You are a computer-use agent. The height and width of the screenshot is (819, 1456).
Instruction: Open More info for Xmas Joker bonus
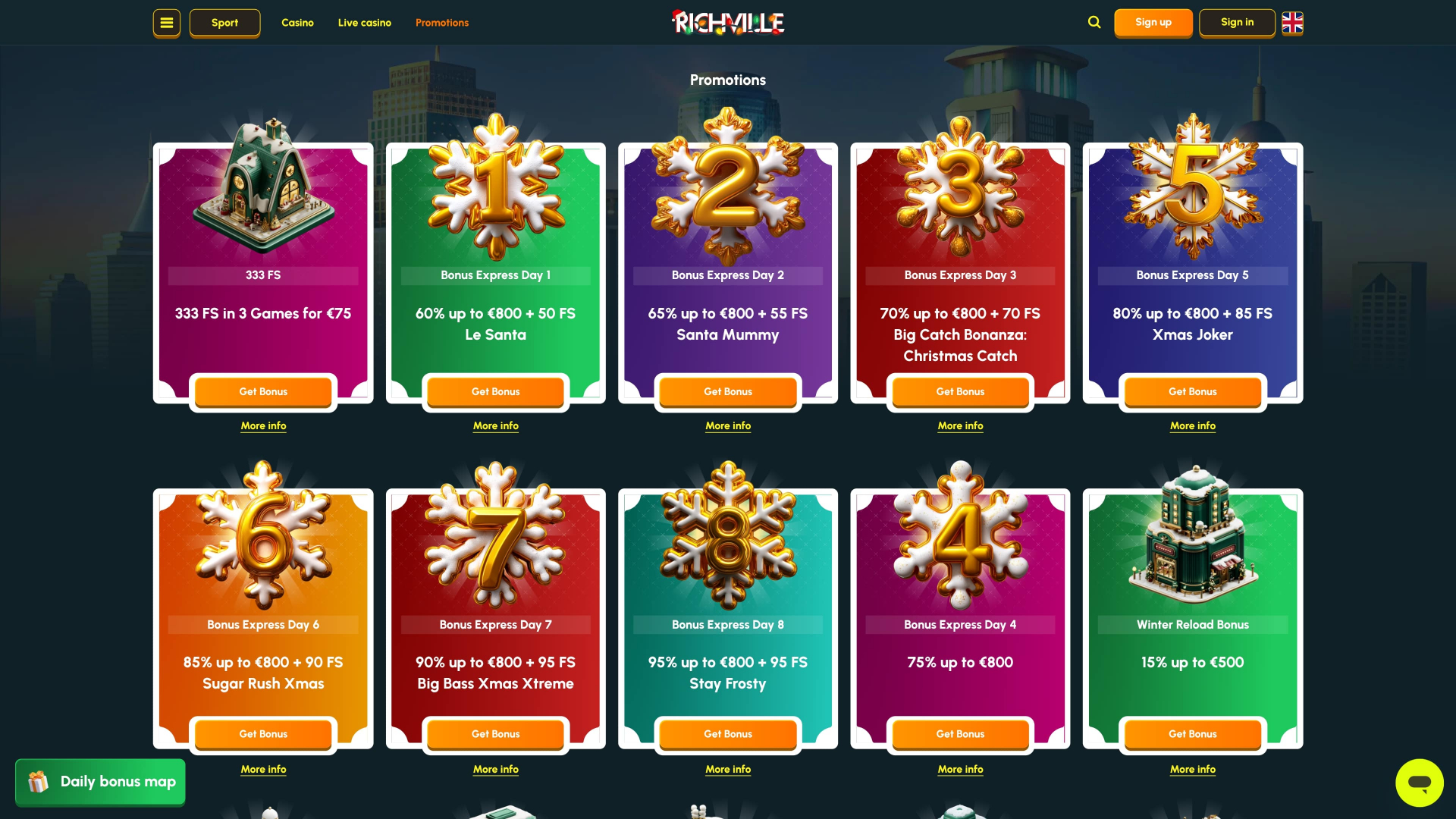[1192, 426]
